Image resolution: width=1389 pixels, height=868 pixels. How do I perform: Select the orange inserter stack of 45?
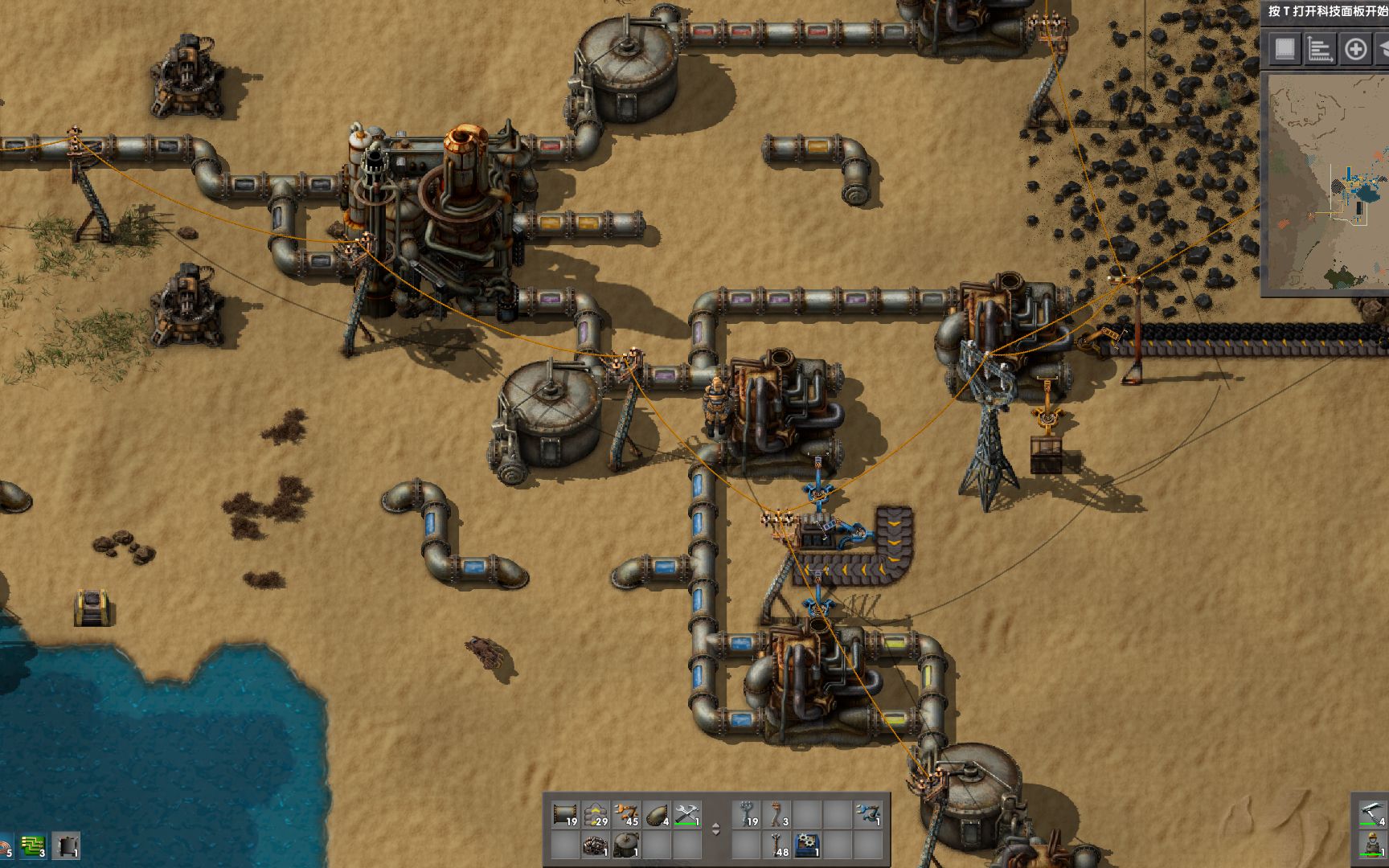pyautogui.click(x=626, y=815)
